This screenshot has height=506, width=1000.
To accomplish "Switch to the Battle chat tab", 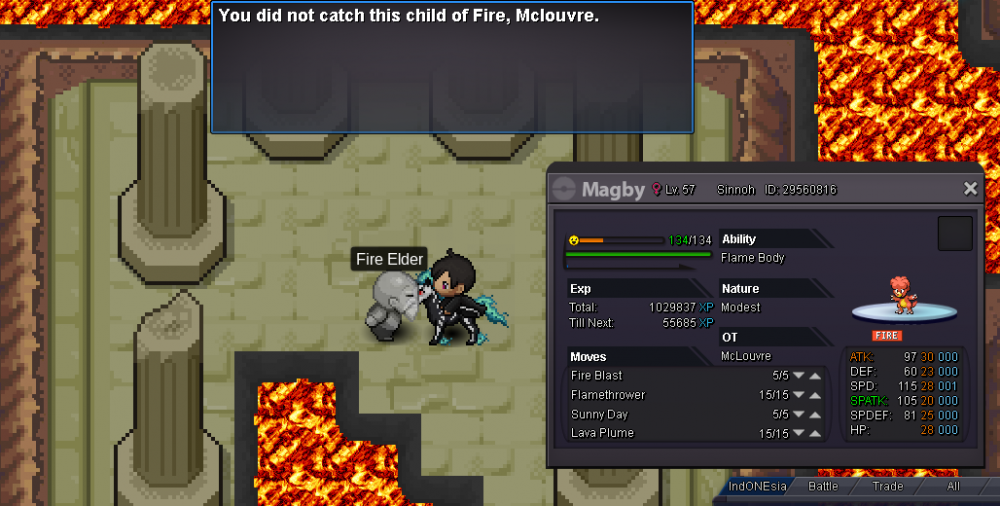I will pyautogui.click(x=823, y=486).
